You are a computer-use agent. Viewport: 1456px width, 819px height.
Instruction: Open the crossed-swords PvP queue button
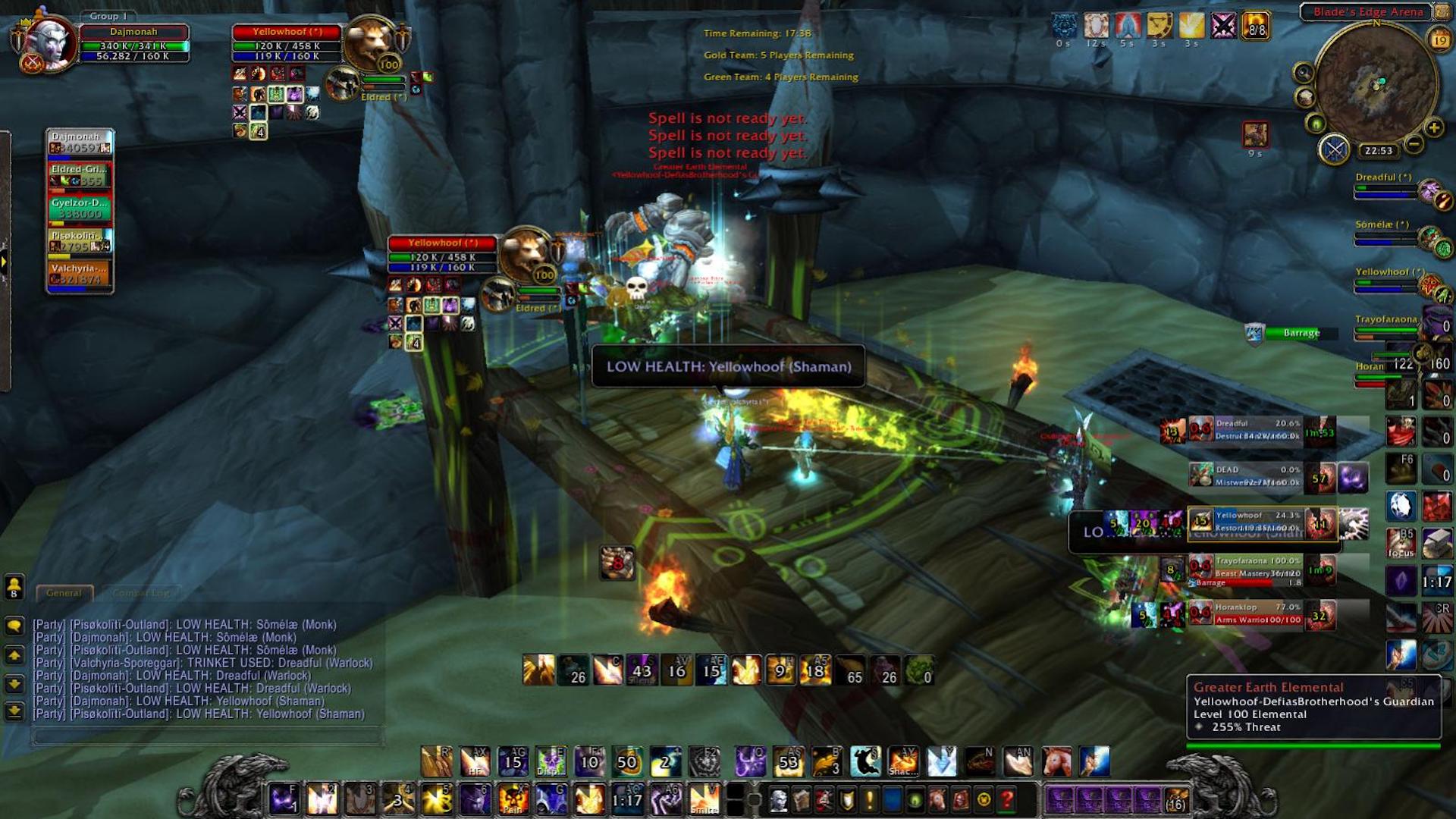click(1335, 149)
